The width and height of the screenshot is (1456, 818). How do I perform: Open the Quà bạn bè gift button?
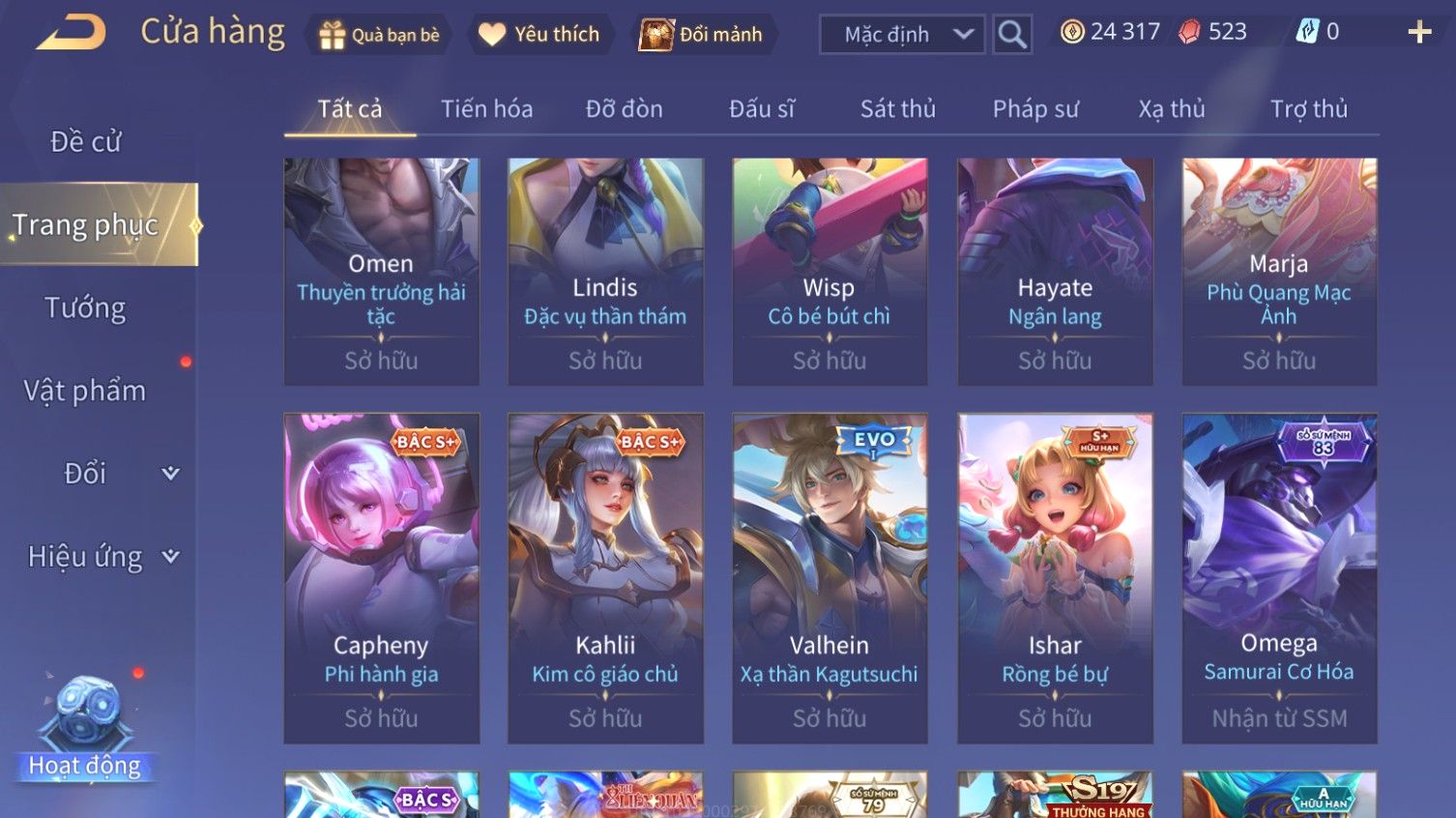pos(379,35)
